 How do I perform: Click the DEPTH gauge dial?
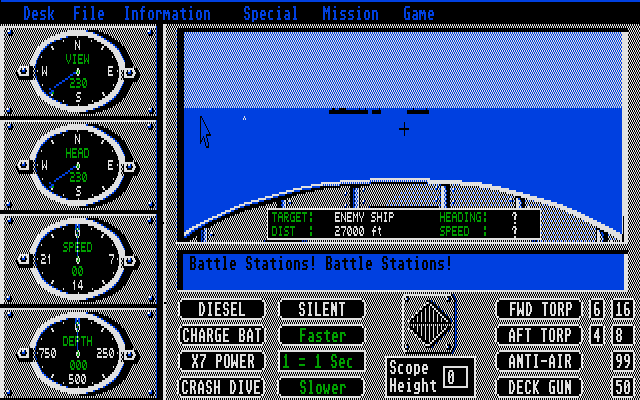78,352
